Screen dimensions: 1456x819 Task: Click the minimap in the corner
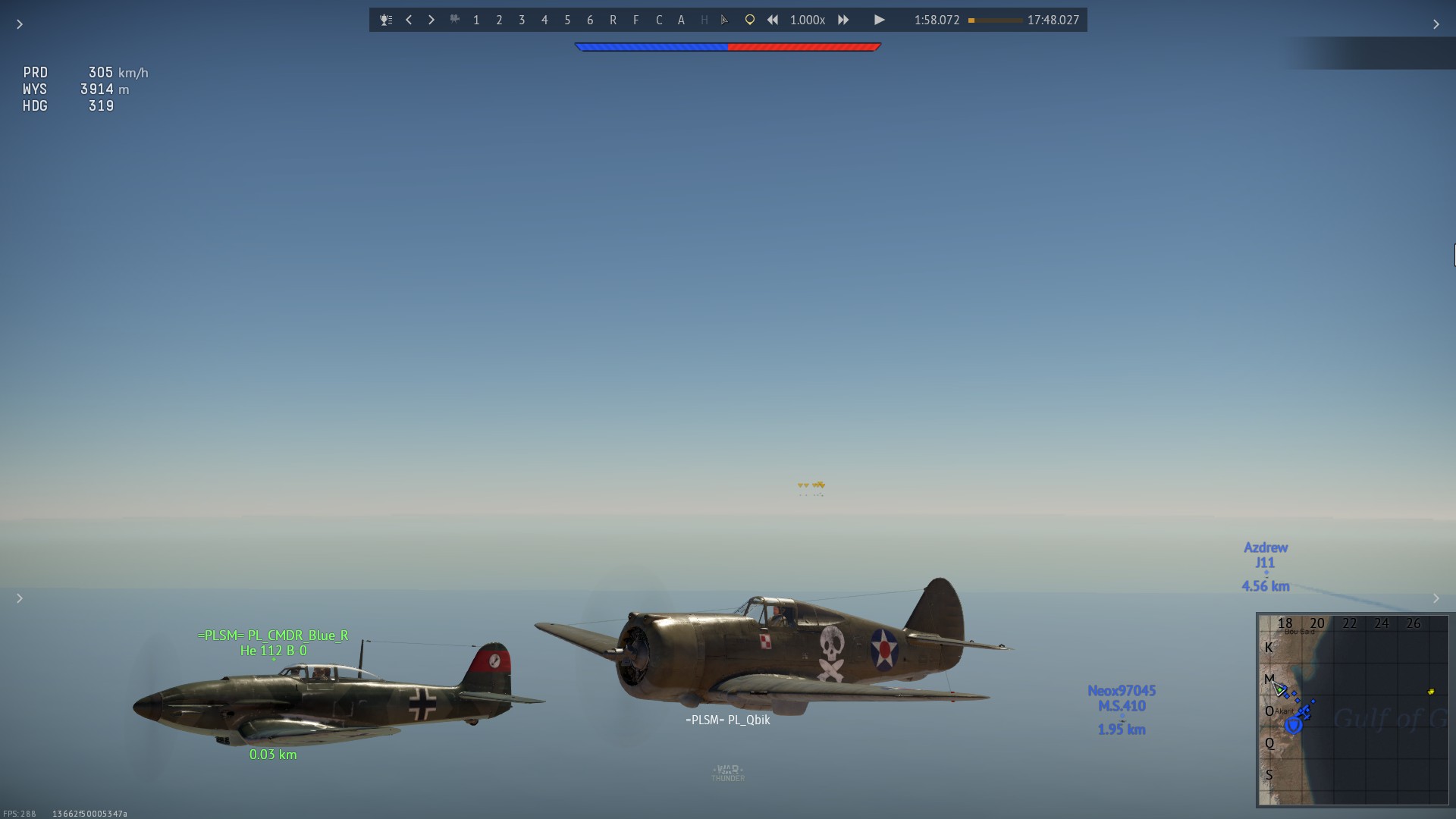pos(1353,710)
